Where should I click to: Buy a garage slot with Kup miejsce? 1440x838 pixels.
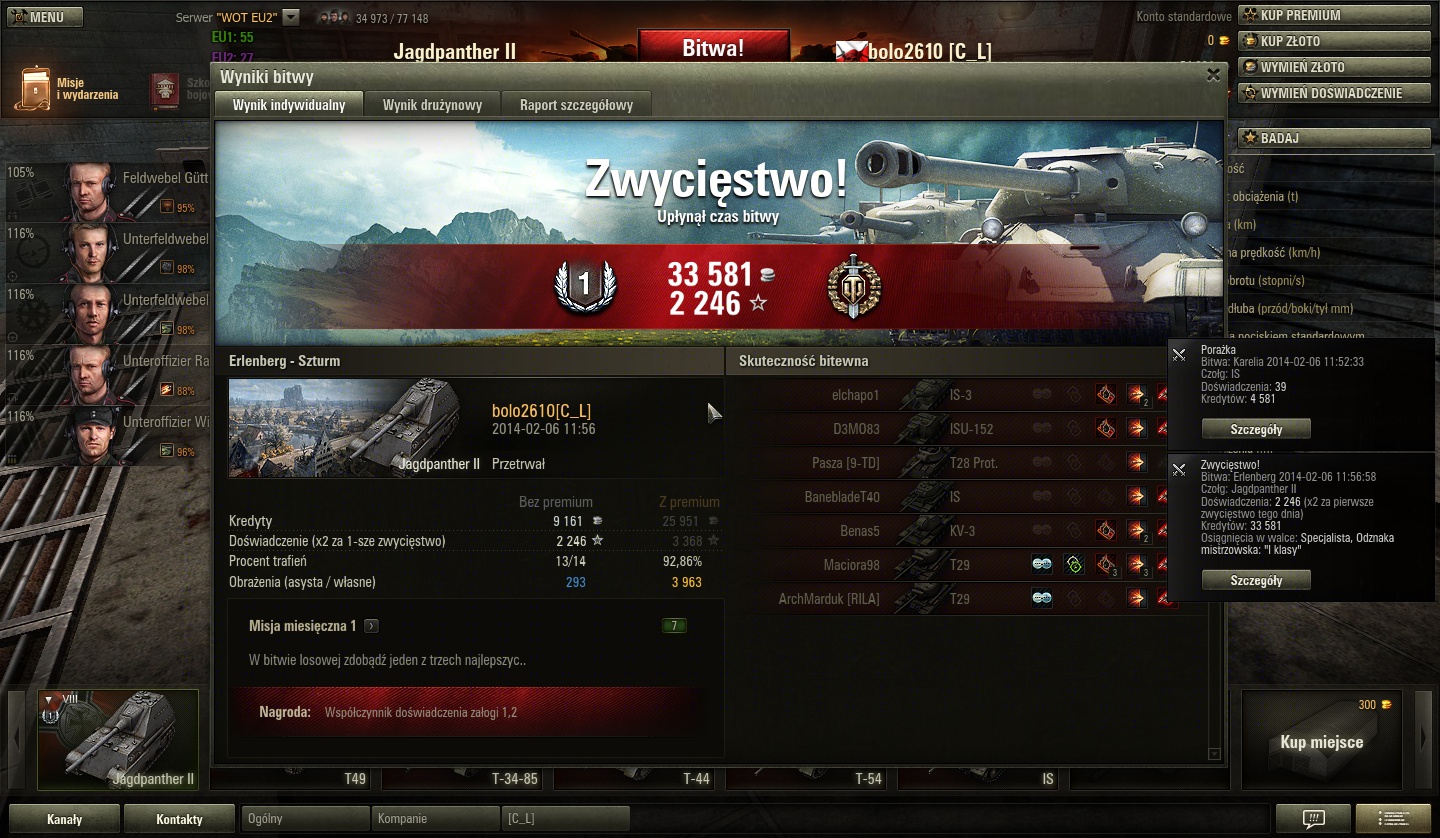point(1321,742)
